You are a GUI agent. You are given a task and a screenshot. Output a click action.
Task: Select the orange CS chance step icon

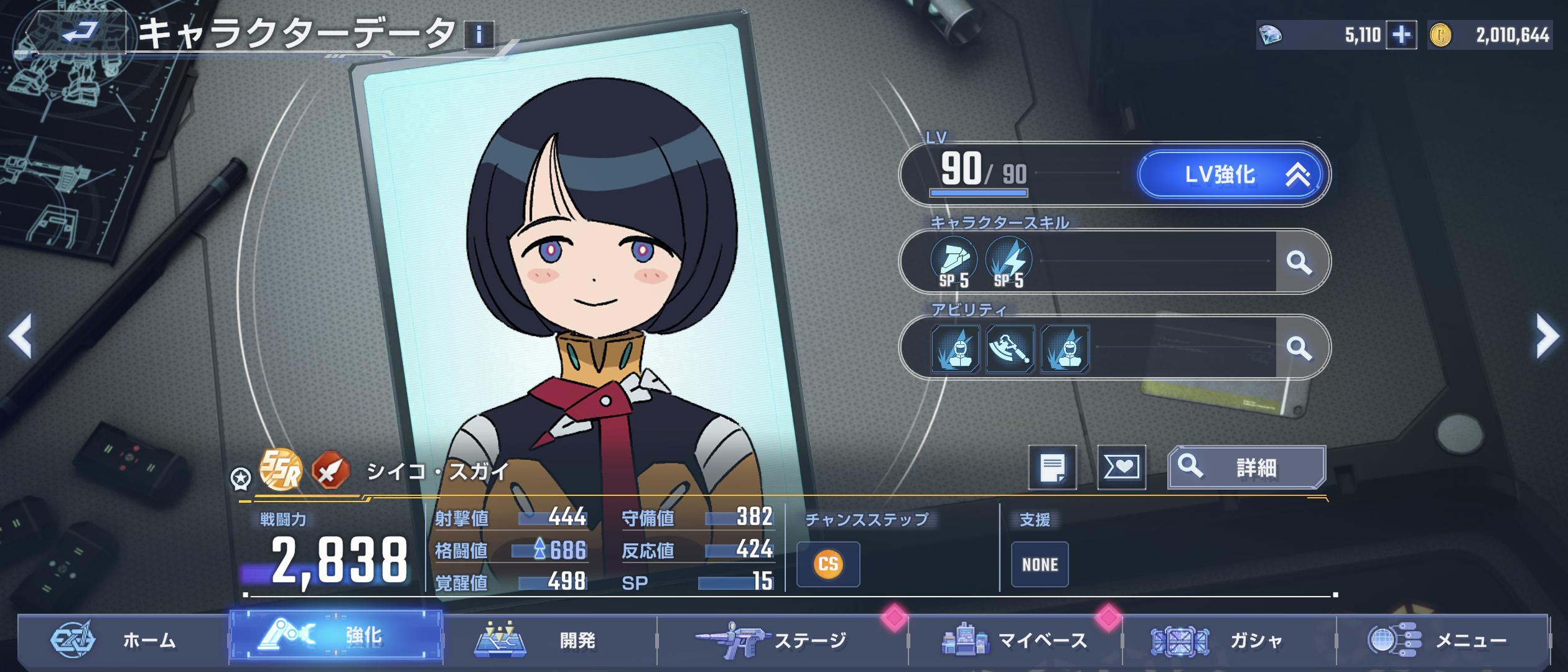click(x=828, y=564)
